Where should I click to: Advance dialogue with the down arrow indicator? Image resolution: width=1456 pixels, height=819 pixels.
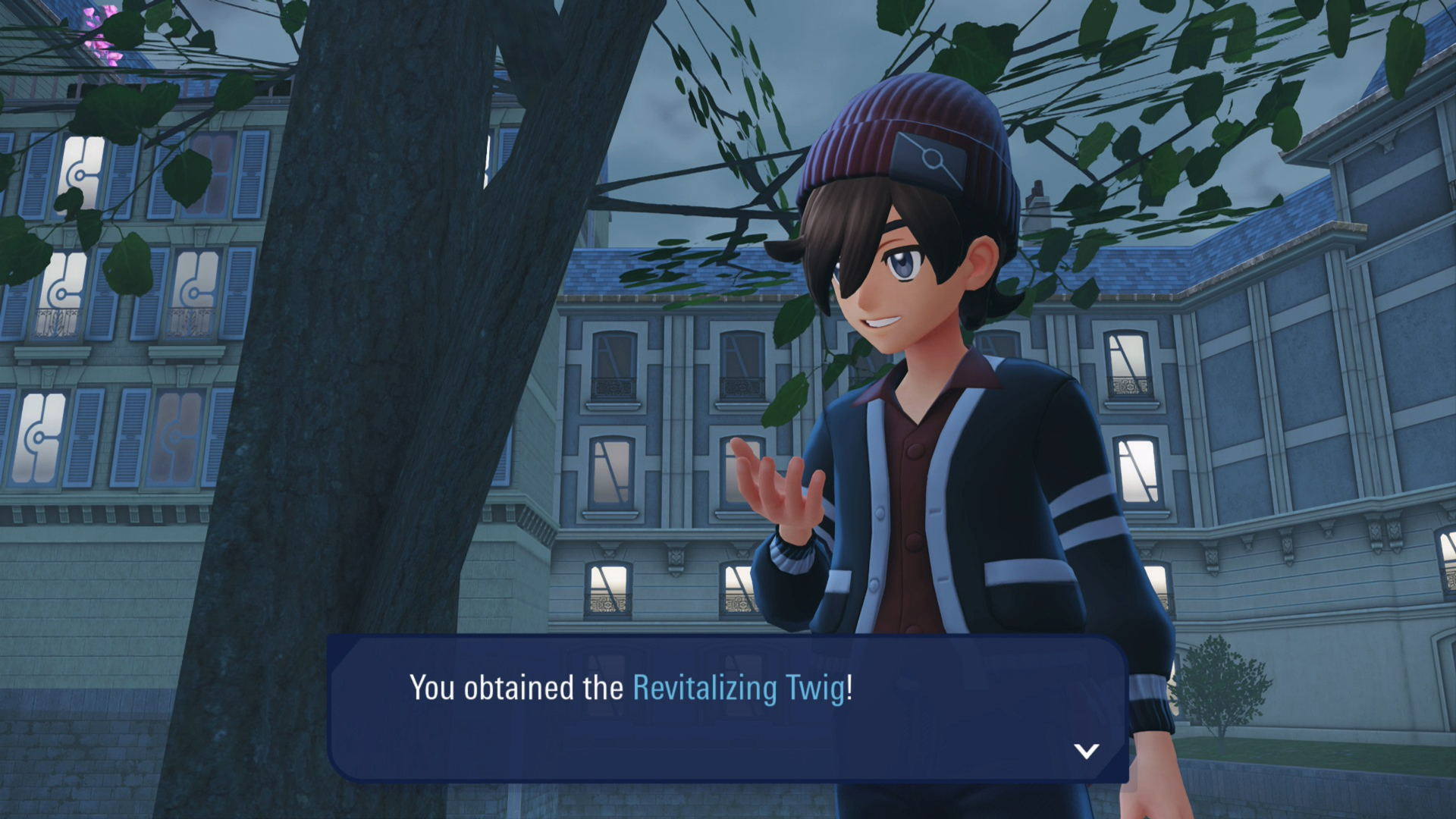tap(1086, 751)
